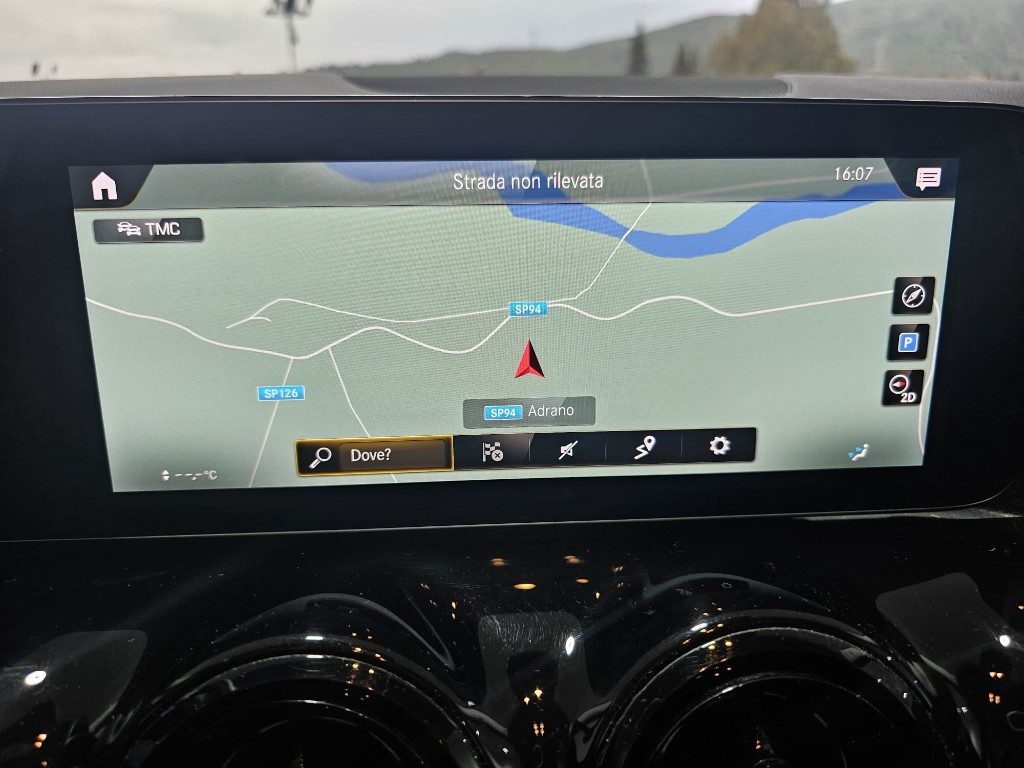Image resolution: width=1024 pixels, height=768 pixels.
Task: Open navigation settings gear icon
Action: click(x=719, y=446)
